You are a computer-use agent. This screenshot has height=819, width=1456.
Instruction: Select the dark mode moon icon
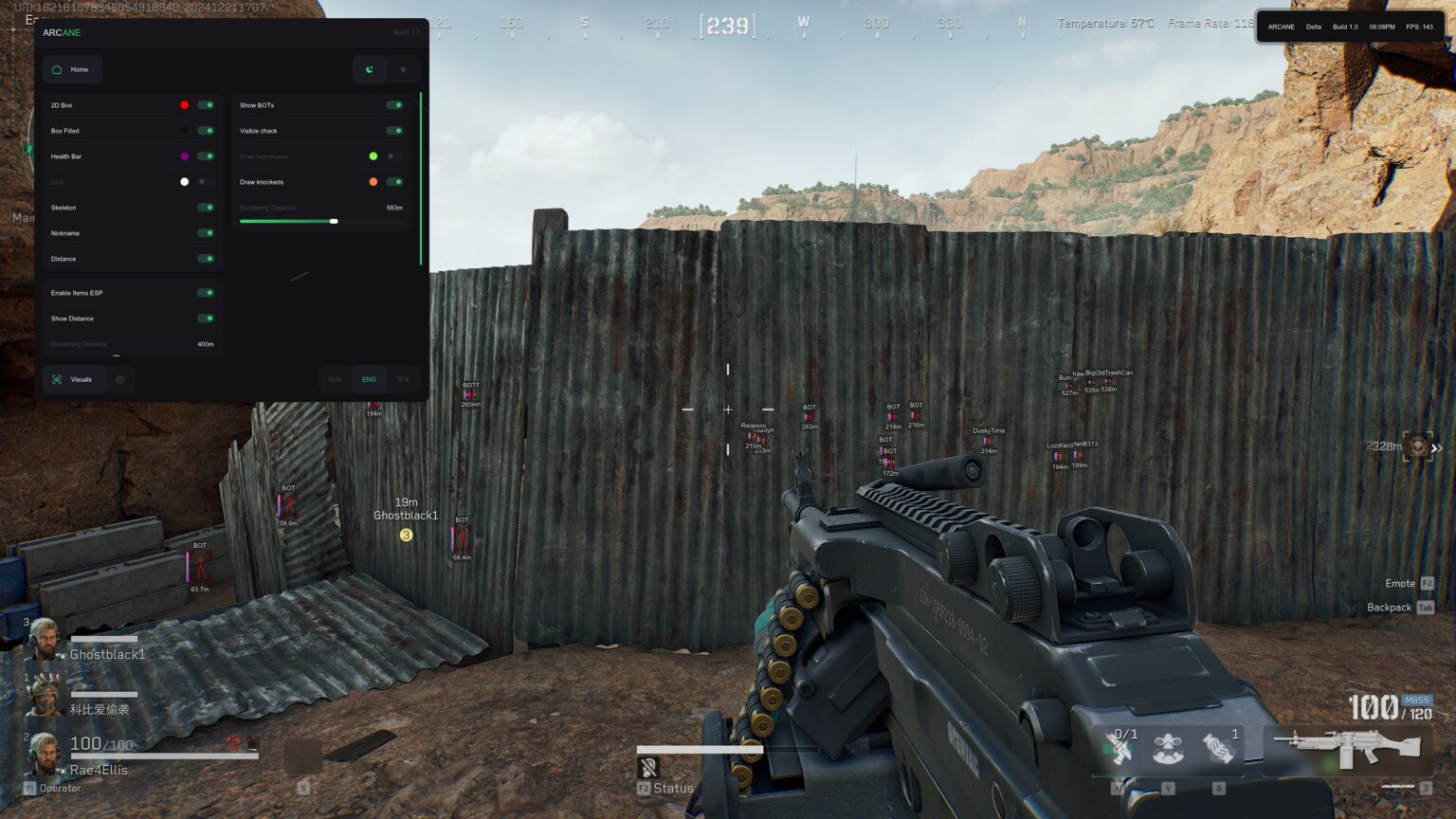click(368, 69)
